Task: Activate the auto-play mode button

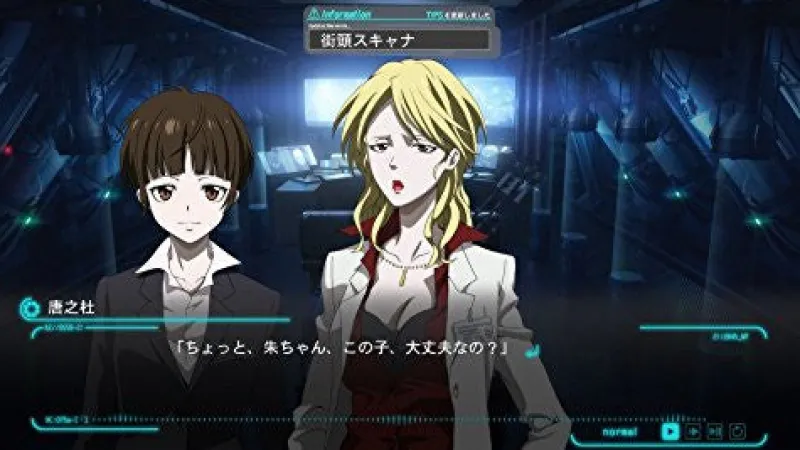Action: [x=692, y=431]
